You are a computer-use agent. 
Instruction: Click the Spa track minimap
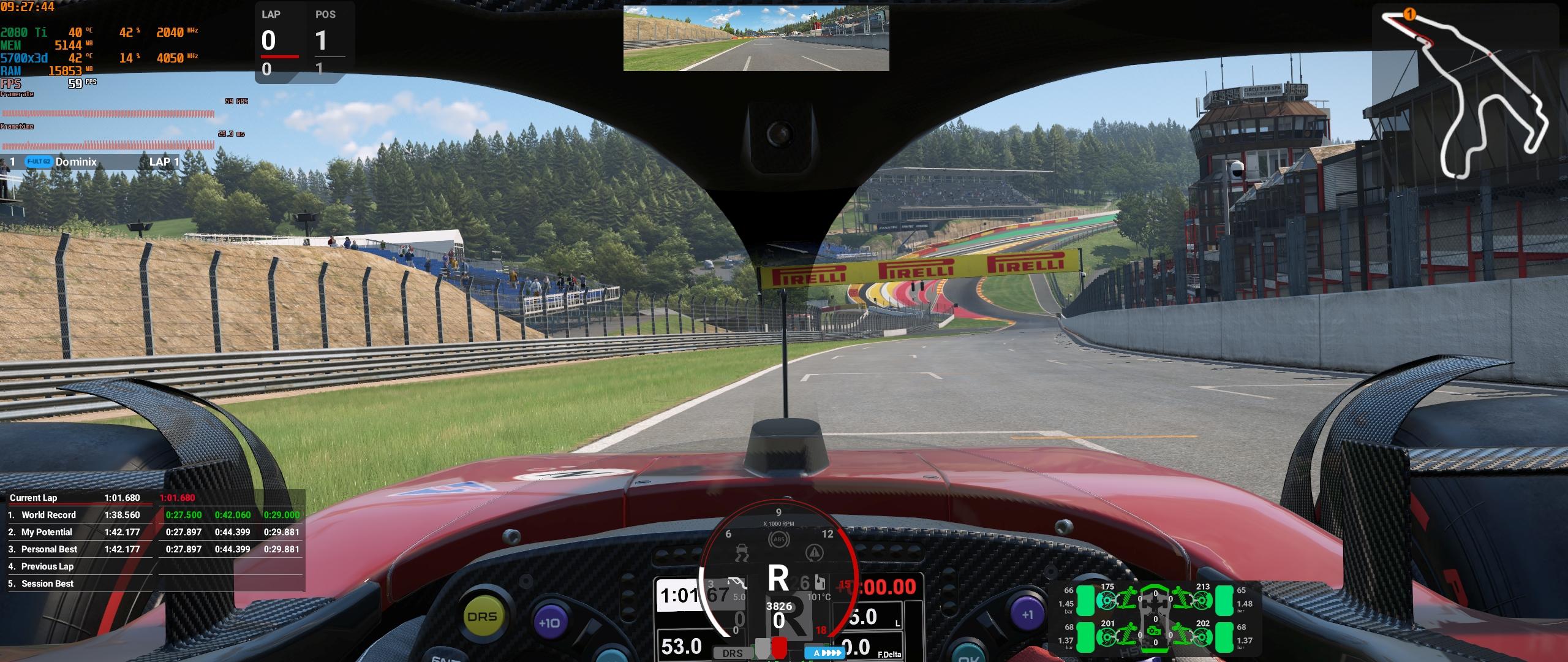coord(1470,92)
